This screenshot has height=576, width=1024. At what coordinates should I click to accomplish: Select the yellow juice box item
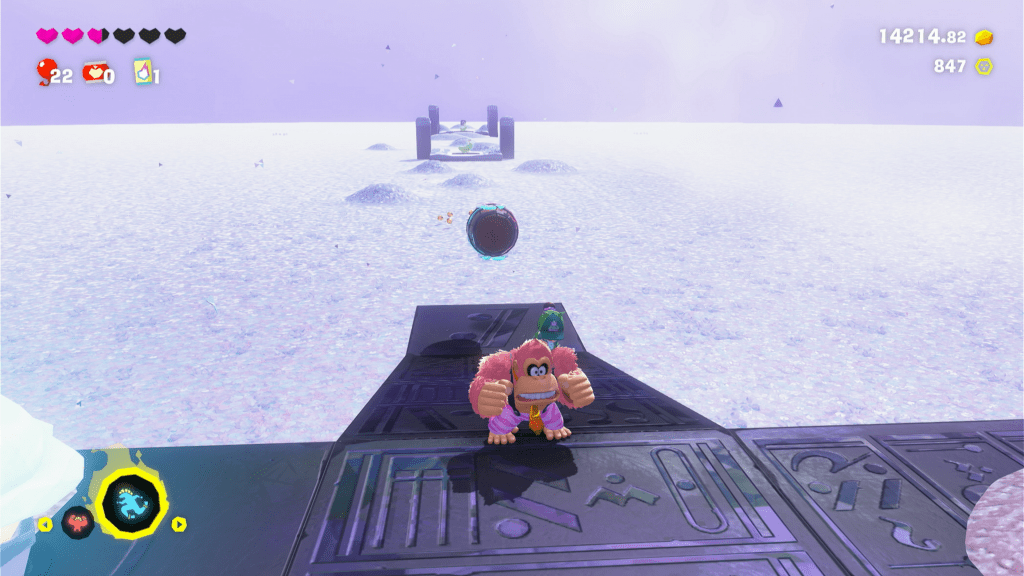142,72
